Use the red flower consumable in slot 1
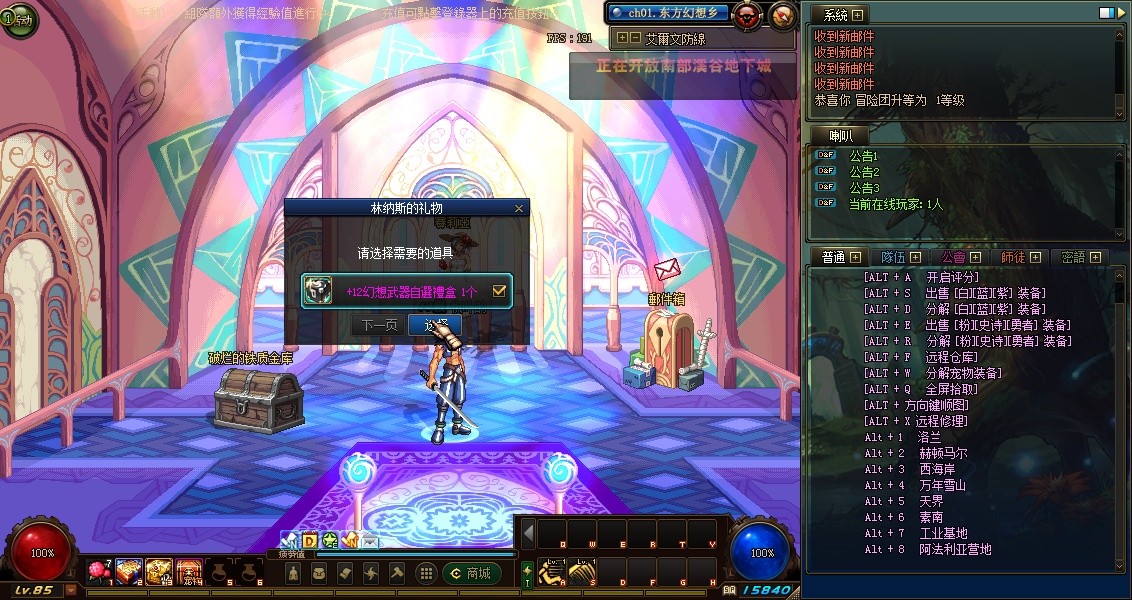1132x600 pixels. pos(99,572)
